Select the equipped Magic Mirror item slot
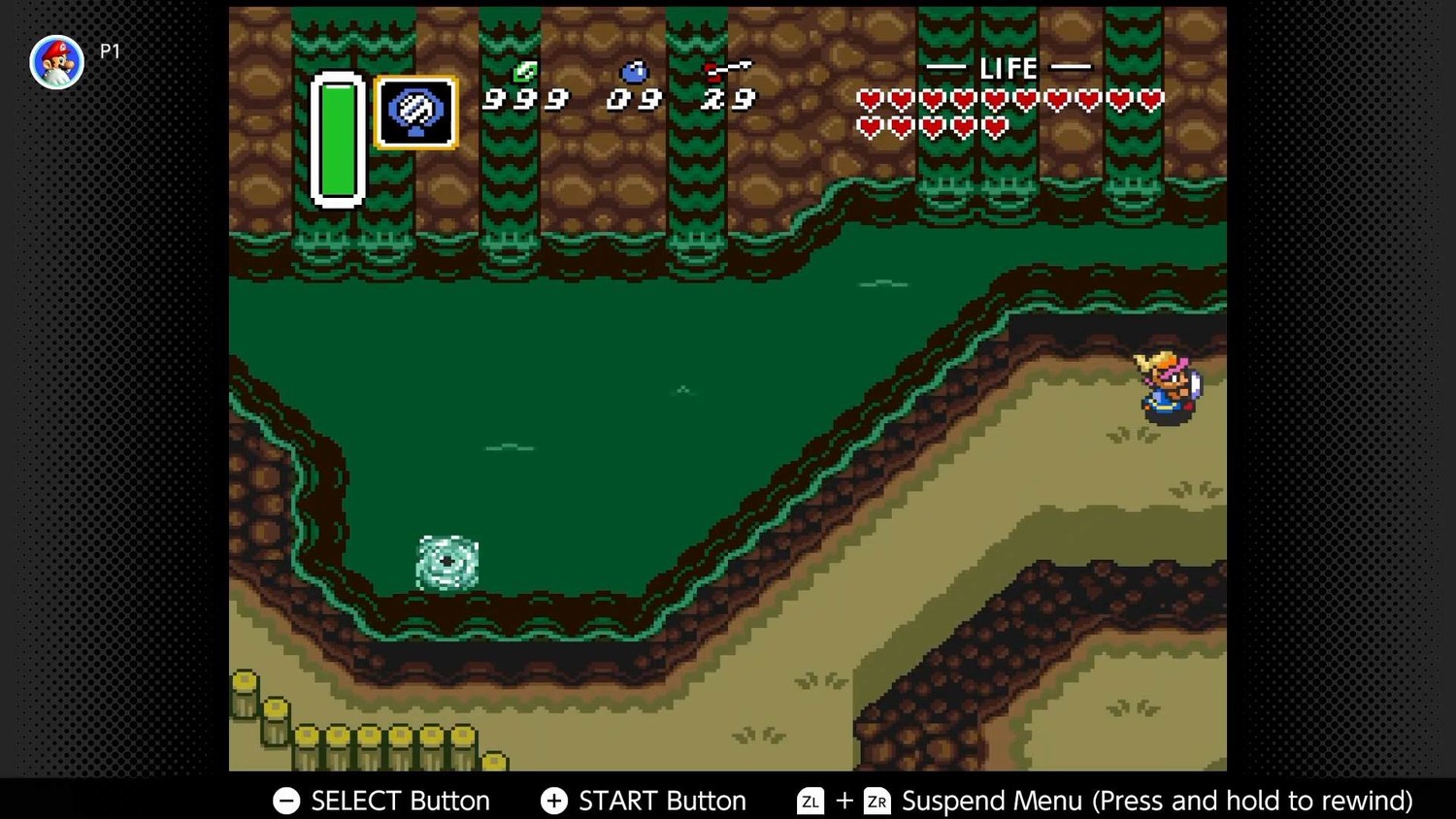Image resolution: width=1456 pixels, height=819 pixels. click(416, 113)
